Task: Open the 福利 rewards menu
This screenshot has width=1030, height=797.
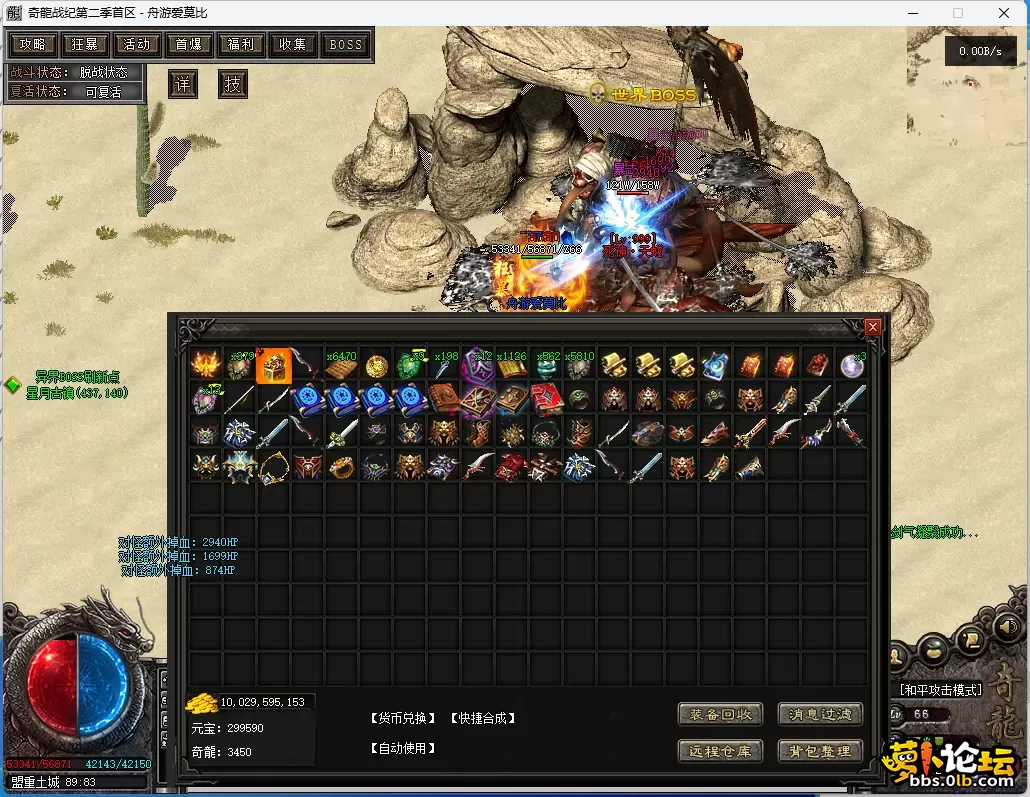Action: (x=241, y=45)
